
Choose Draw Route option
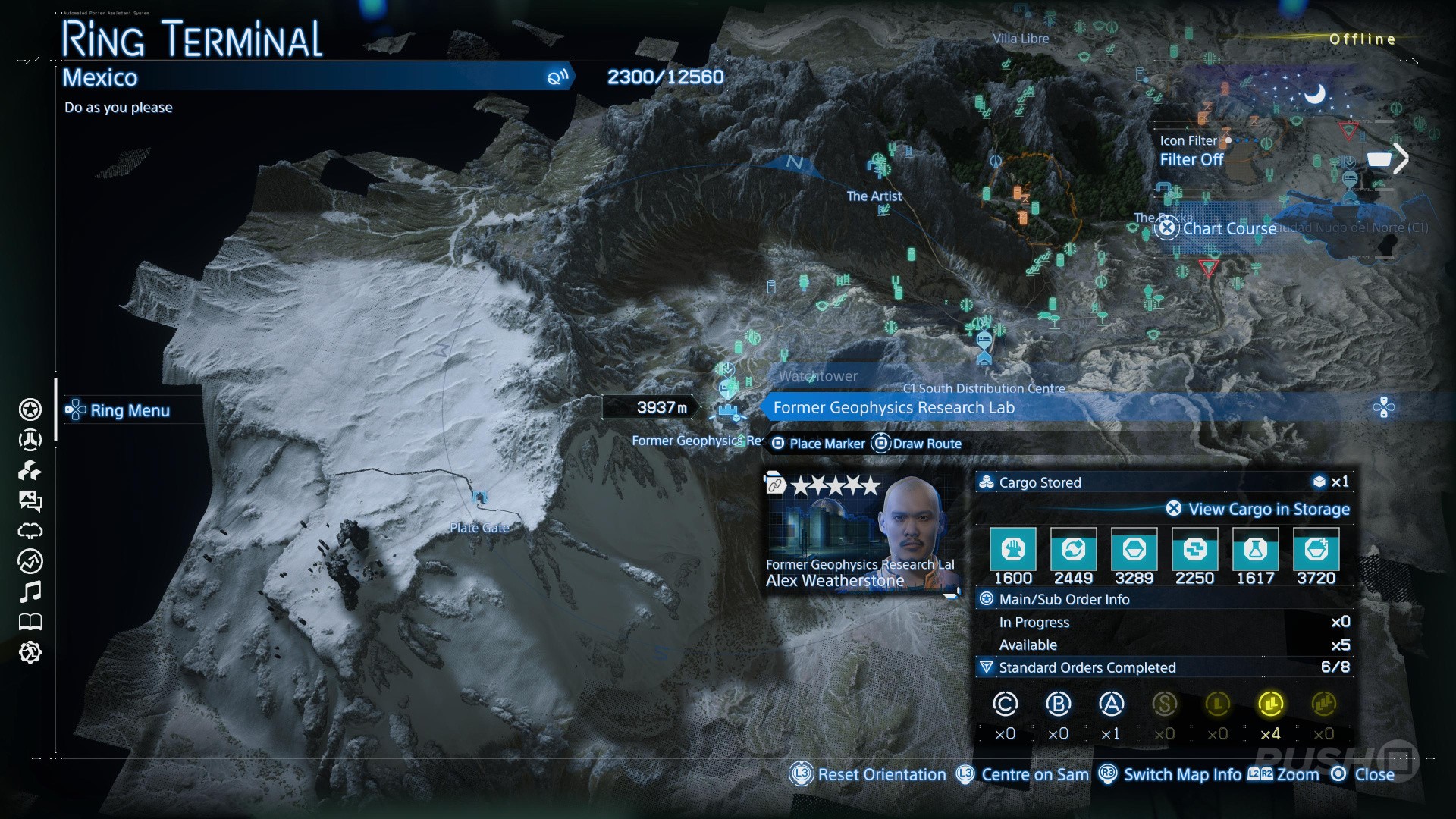coord(926,444)
